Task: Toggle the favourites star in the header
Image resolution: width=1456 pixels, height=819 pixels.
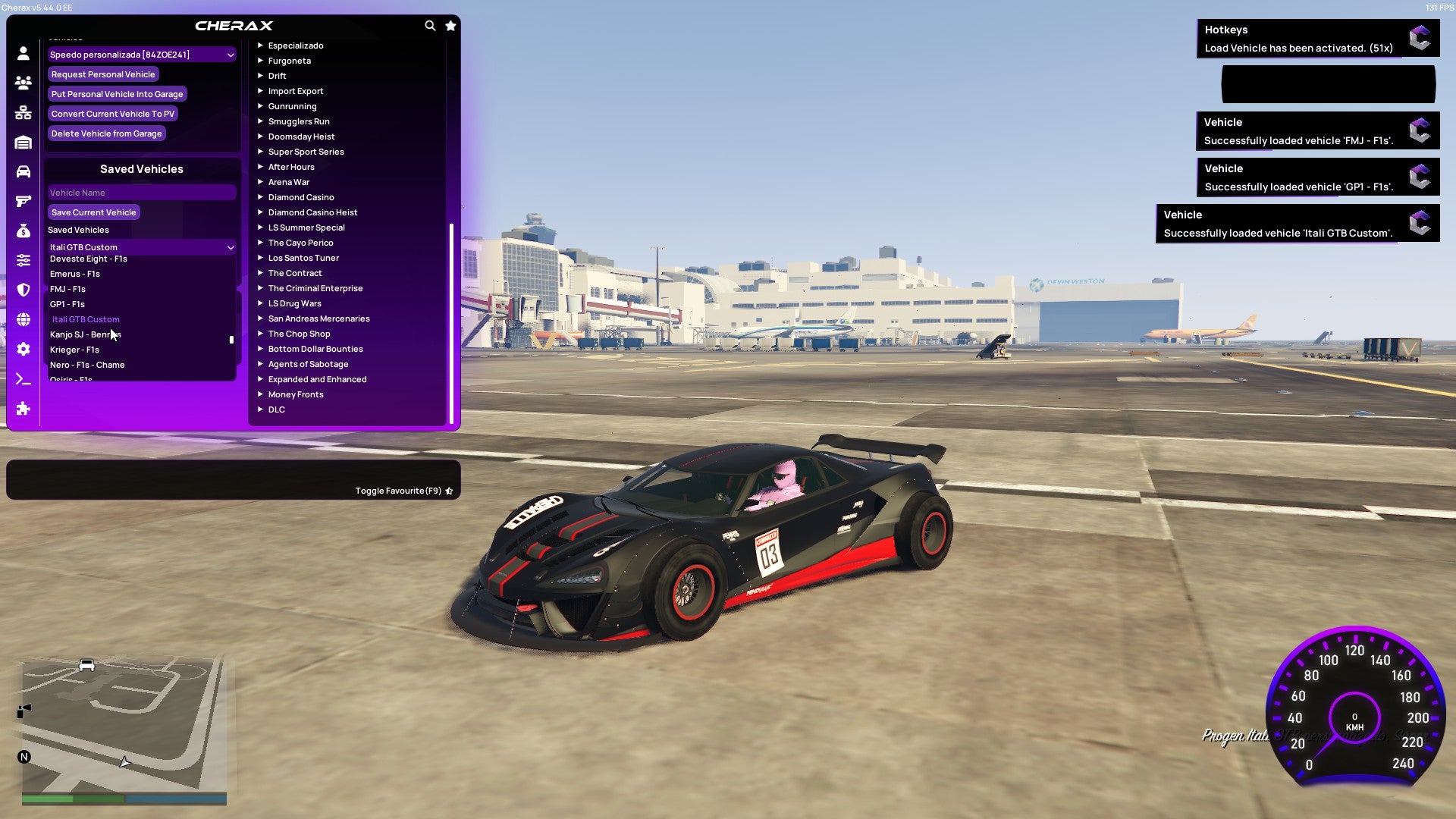Action: click(x=450, y=25)
